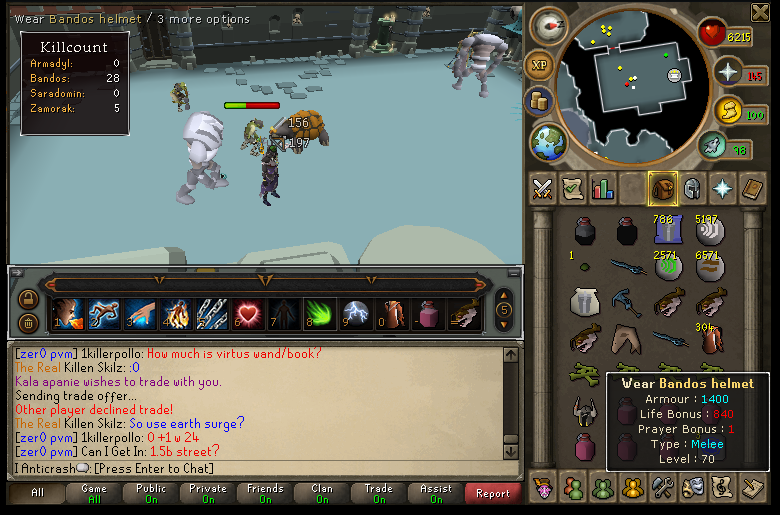Toggle the XP counter button

[539, 65]
